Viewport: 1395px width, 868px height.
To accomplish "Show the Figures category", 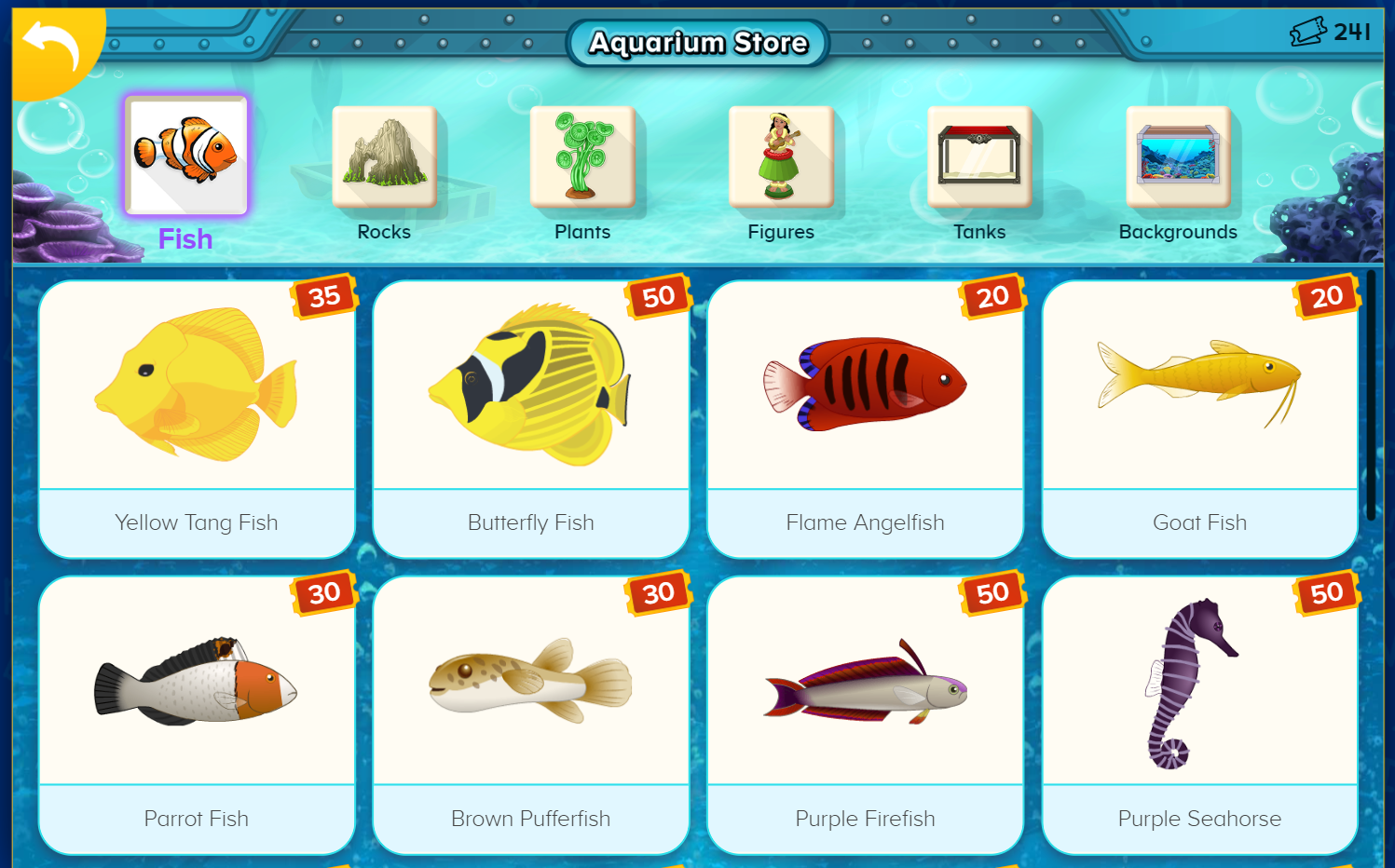I will pyautogui.click(x=781, y=157).
